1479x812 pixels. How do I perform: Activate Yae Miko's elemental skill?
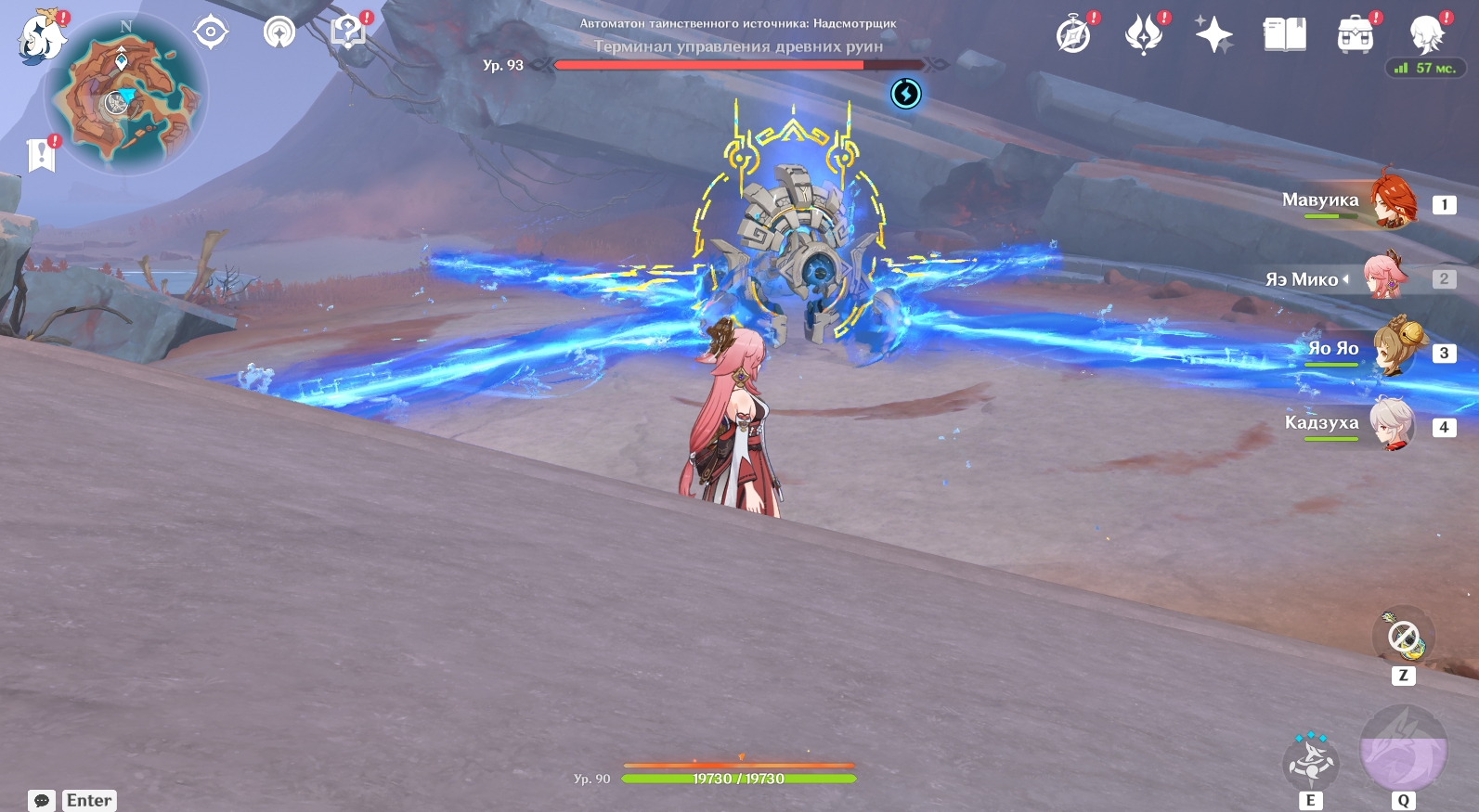1310,762
